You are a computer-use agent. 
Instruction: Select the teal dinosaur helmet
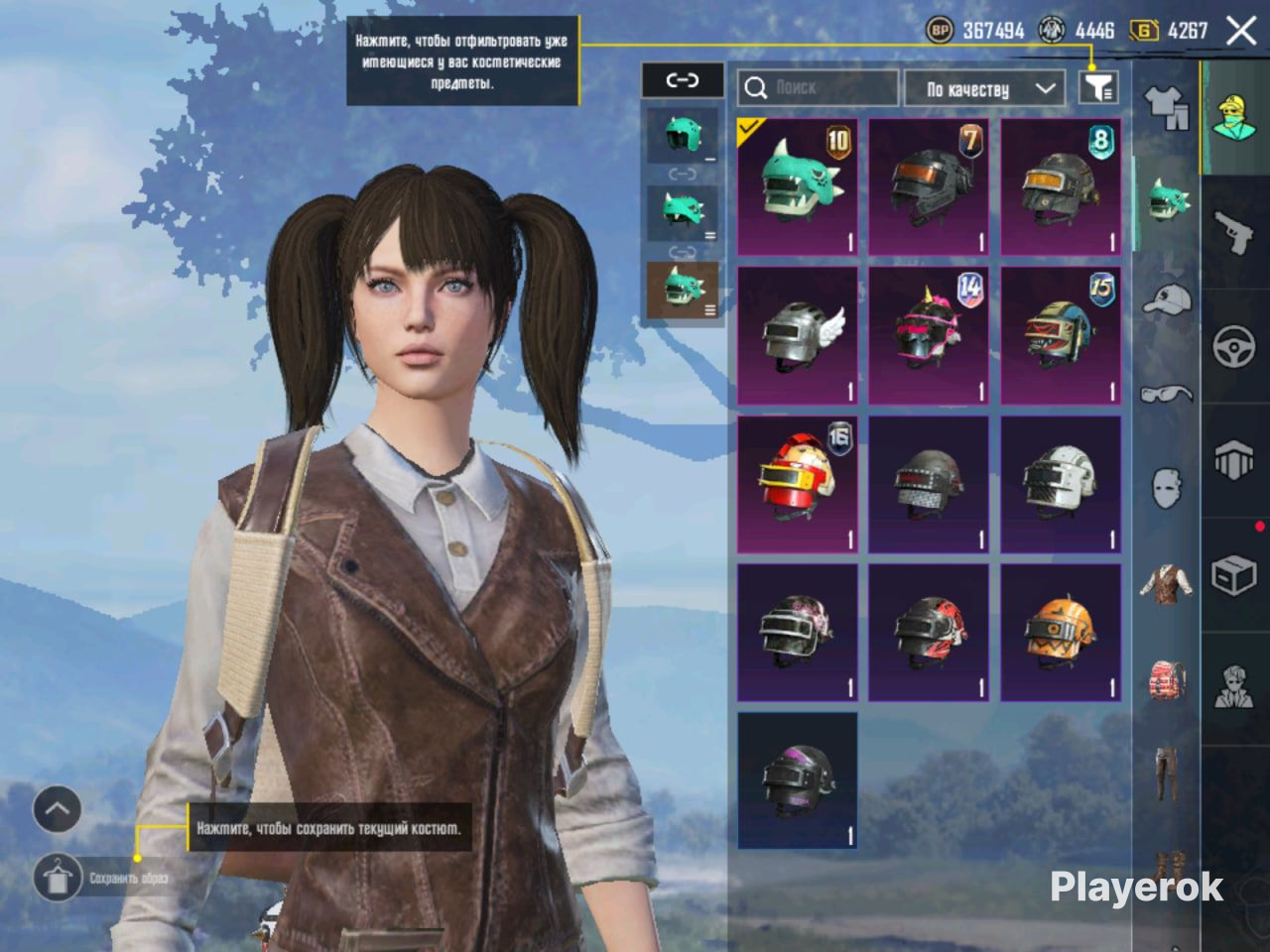pos(798,186)
